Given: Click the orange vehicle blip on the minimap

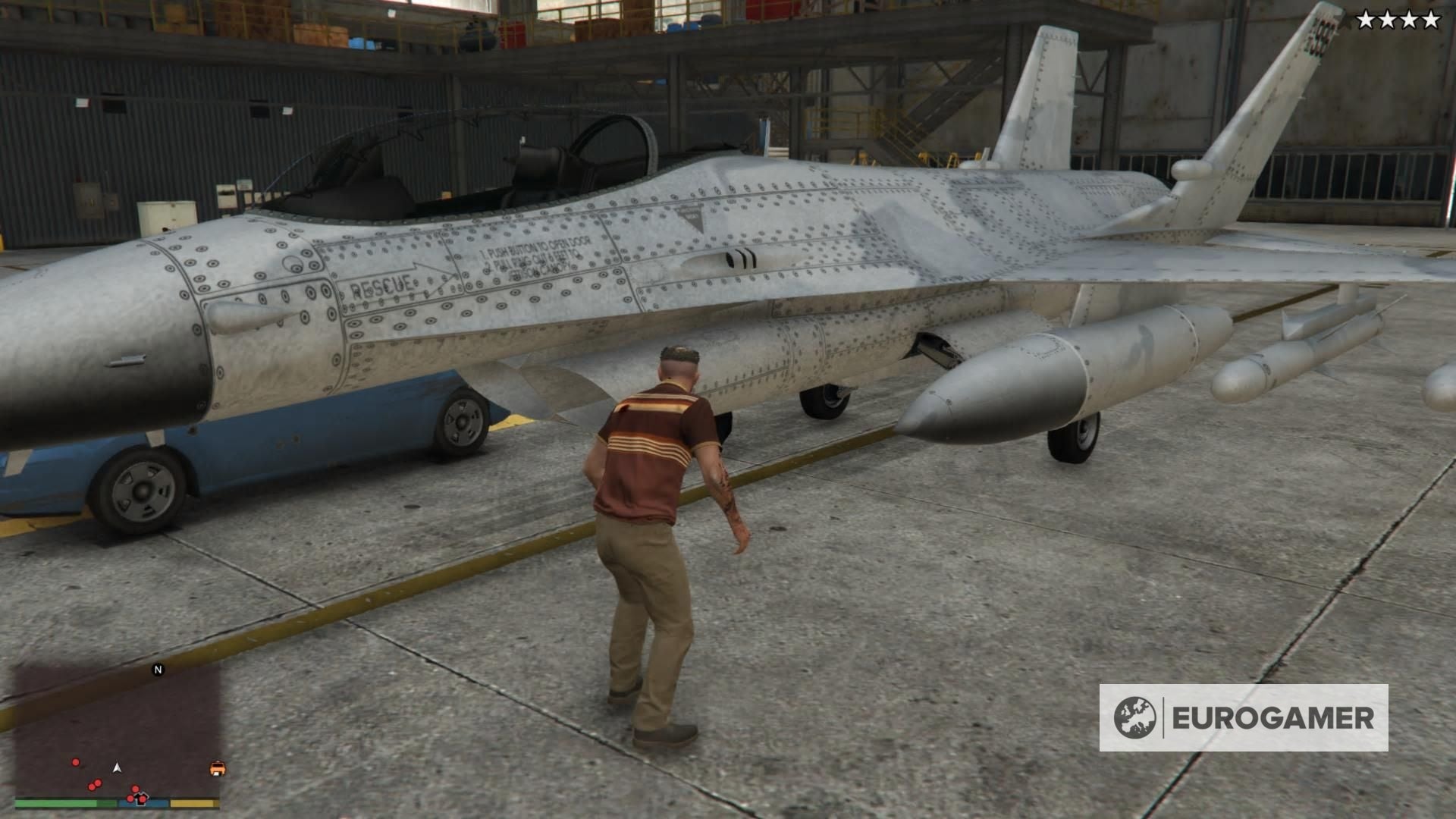Looking at the screenshot, I should [218, 768].
